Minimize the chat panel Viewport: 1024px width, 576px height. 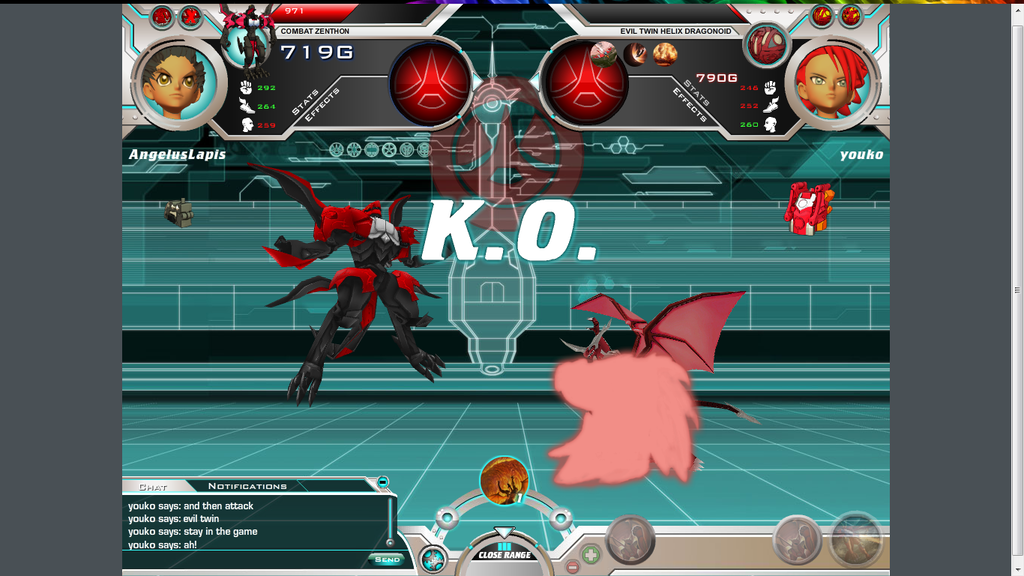[382, 482]
